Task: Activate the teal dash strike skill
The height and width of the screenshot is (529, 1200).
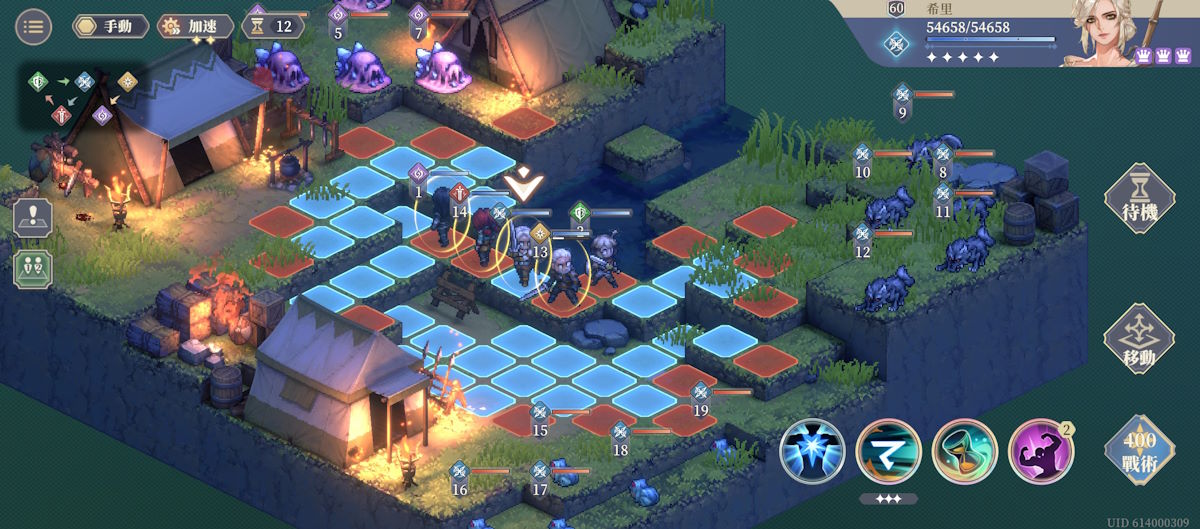Action: pos(888,452)
